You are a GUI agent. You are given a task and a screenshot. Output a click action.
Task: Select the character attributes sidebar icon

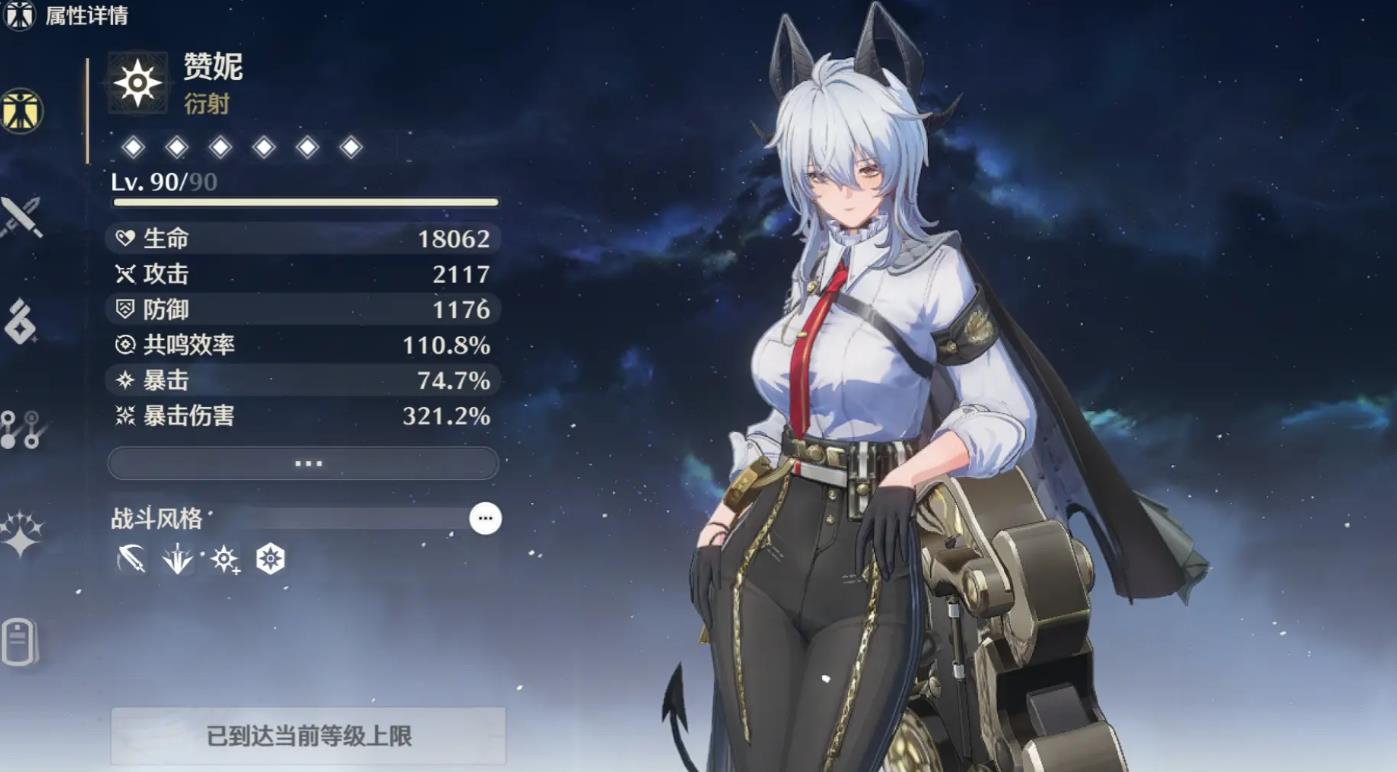pyautogui.click(x=20, y=110)
